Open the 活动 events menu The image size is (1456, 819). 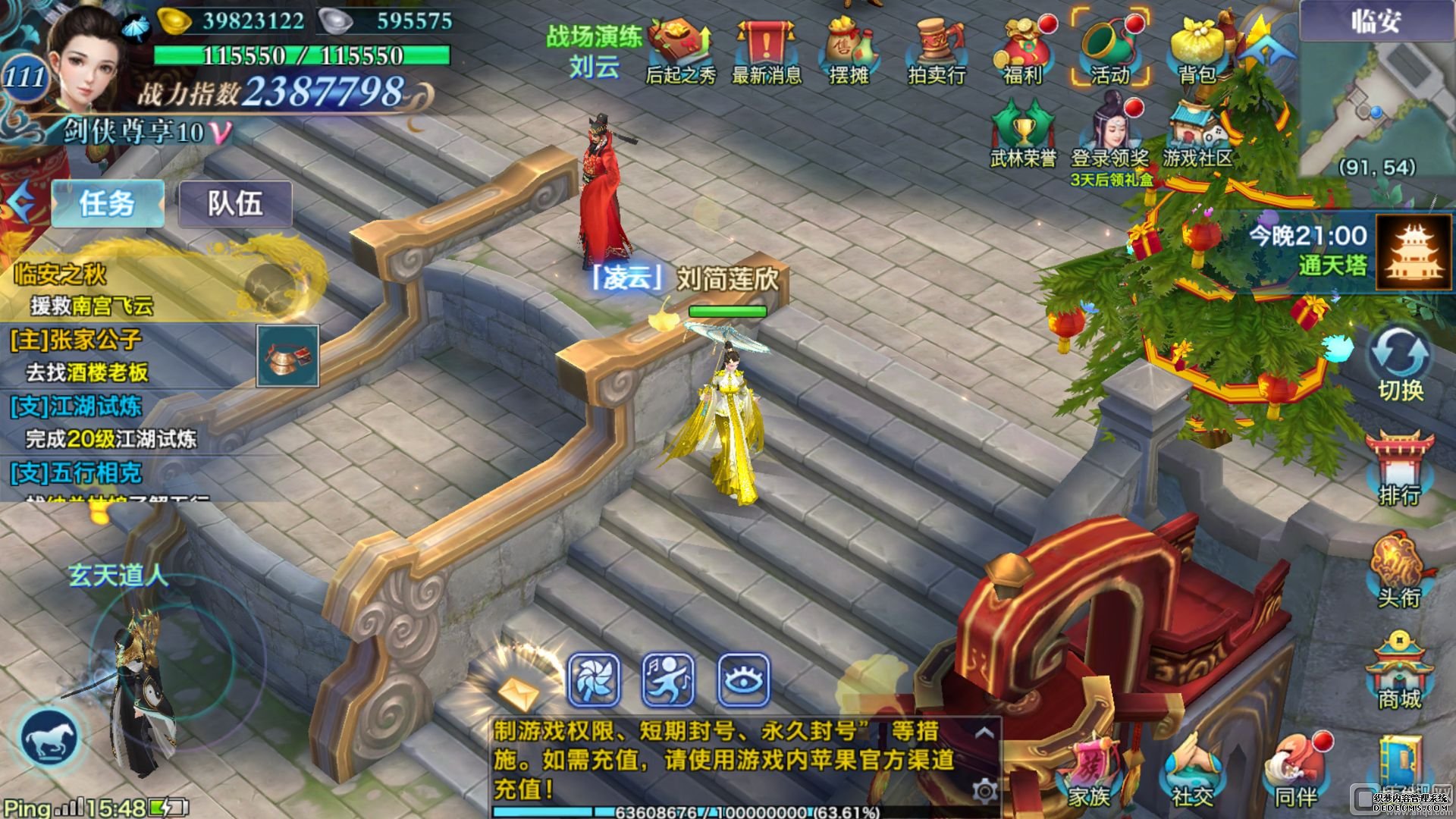click(x=1109, y=49)
